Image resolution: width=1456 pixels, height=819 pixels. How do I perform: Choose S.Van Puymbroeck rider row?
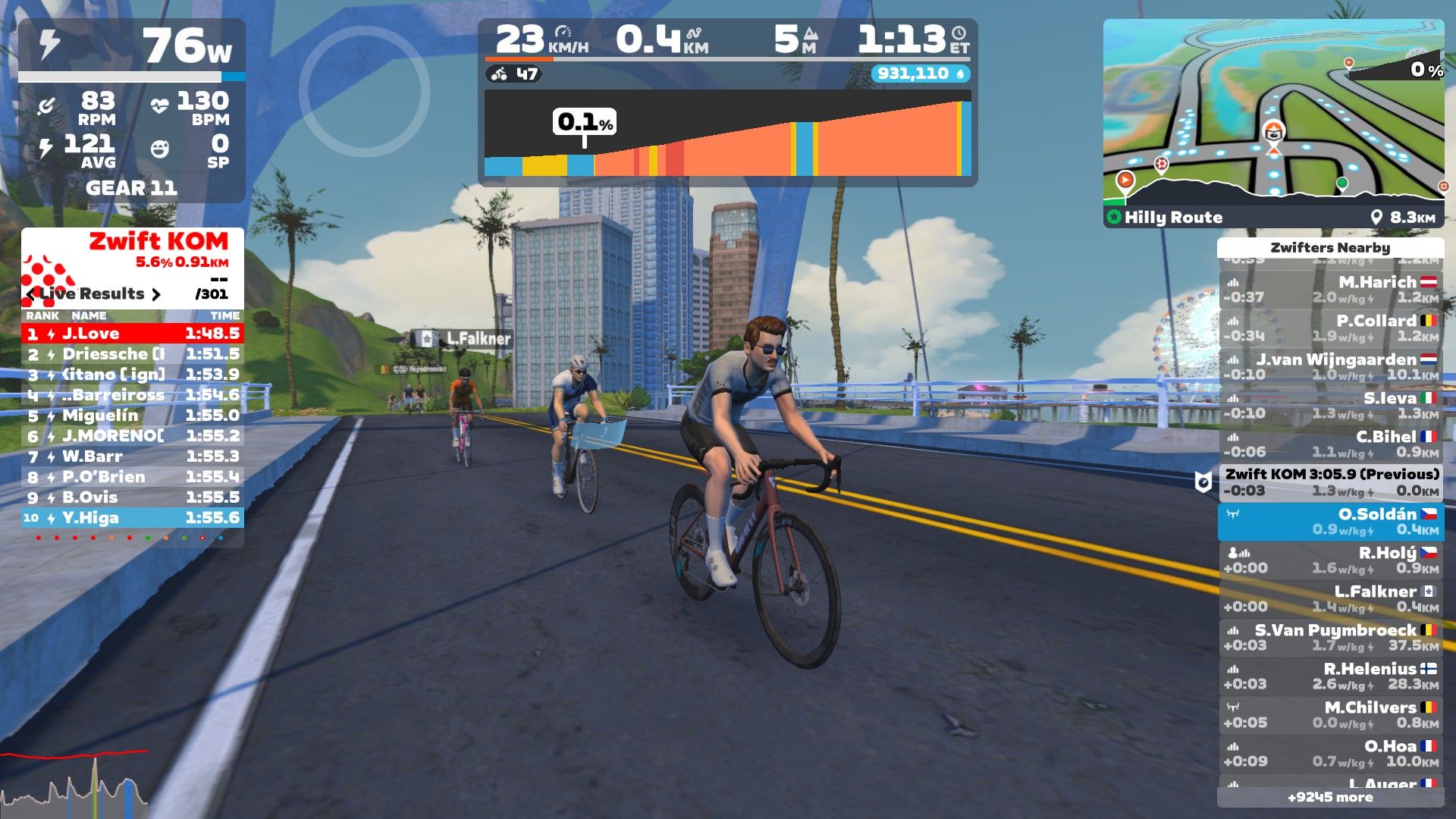click(x=1331, y=637)
